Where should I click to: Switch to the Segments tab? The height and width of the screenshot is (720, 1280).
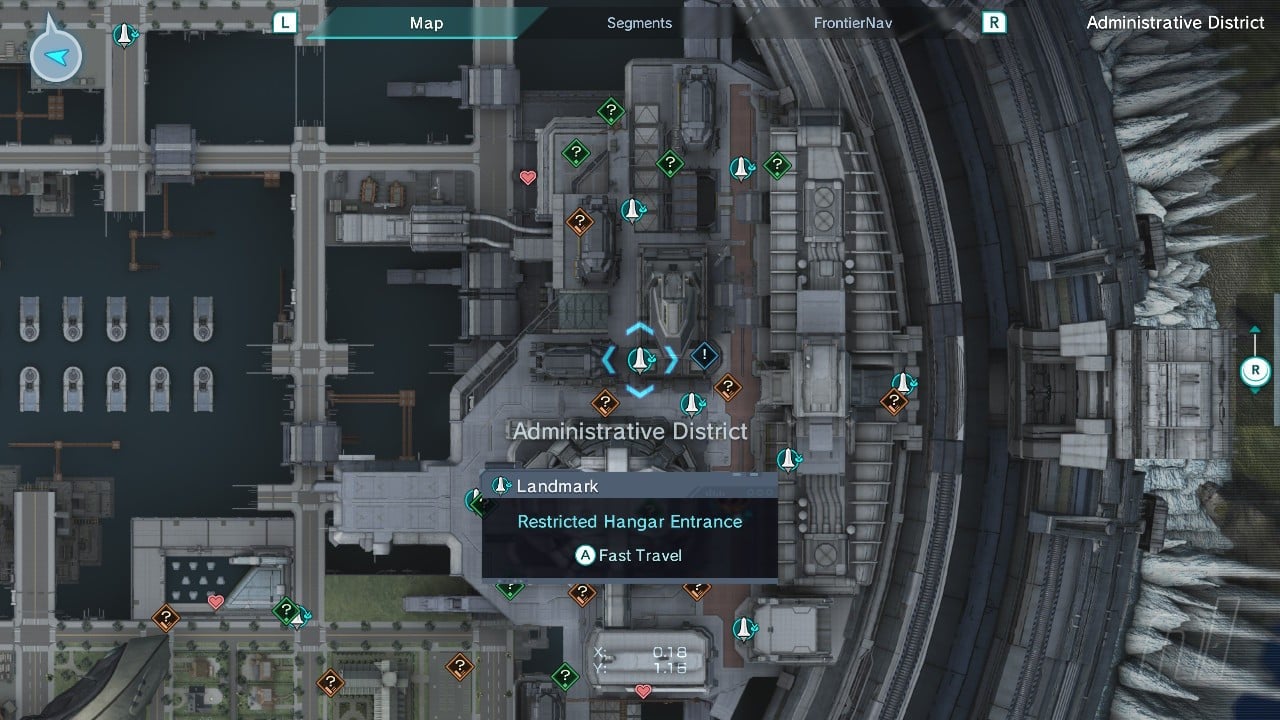pos(639,23)
